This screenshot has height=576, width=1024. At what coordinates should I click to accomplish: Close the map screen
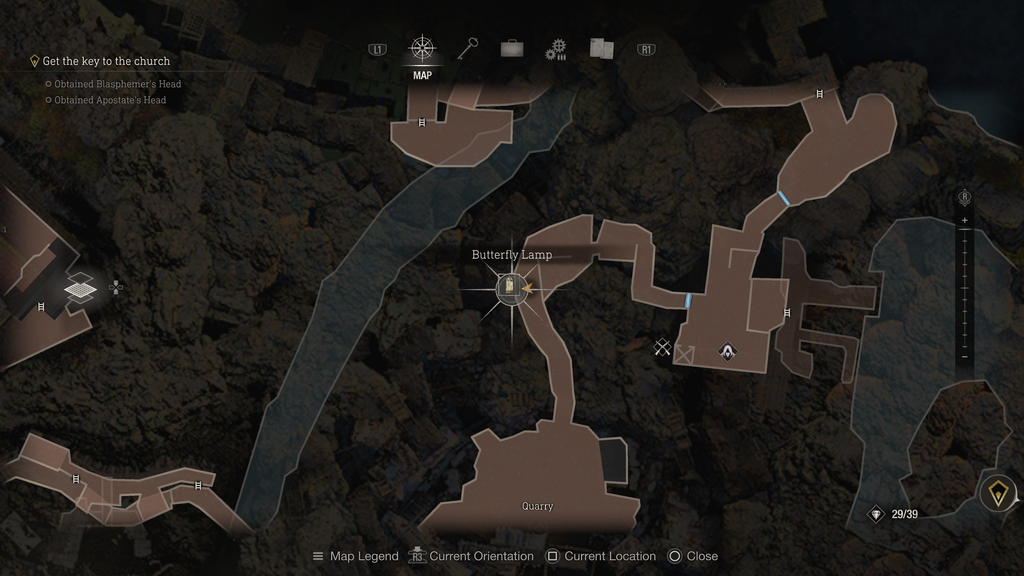click(x=692, y=556)
